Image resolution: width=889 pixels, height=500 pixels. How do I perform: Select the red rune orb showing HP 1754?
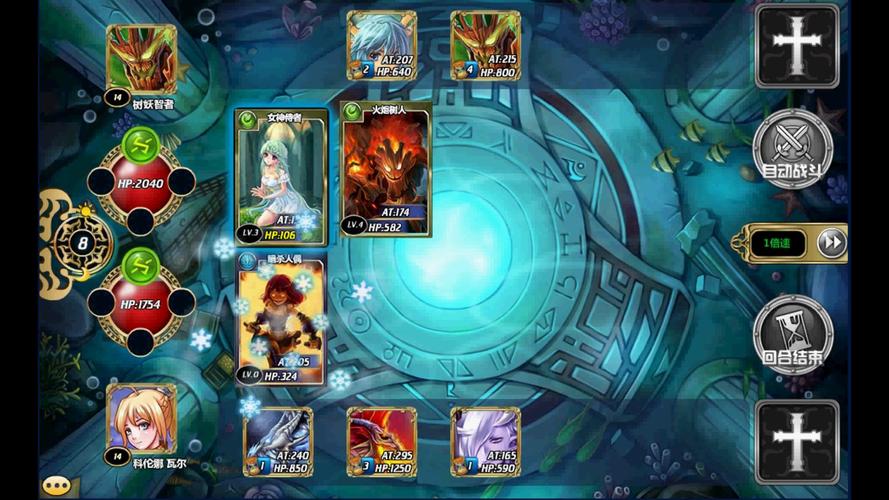pyautogui.click(x=141, y=304)
